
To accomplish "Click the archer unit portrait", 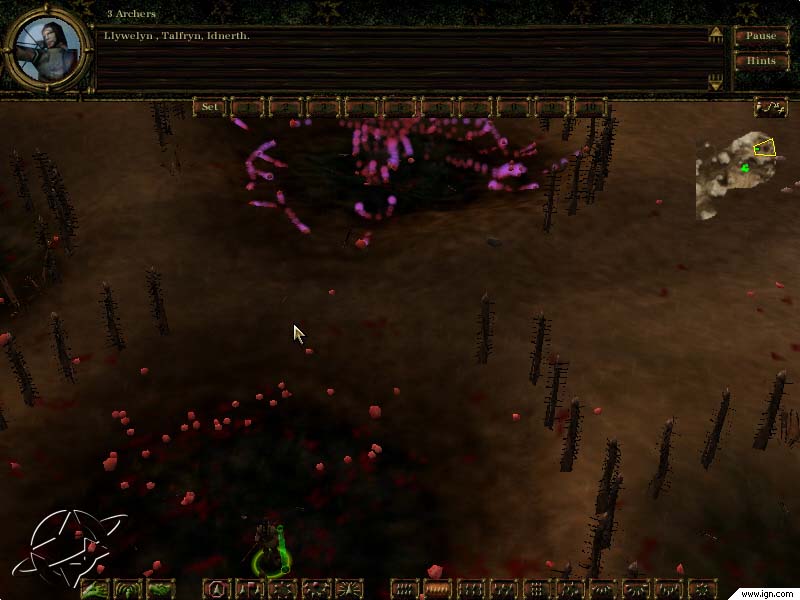I will click(46, 47).
